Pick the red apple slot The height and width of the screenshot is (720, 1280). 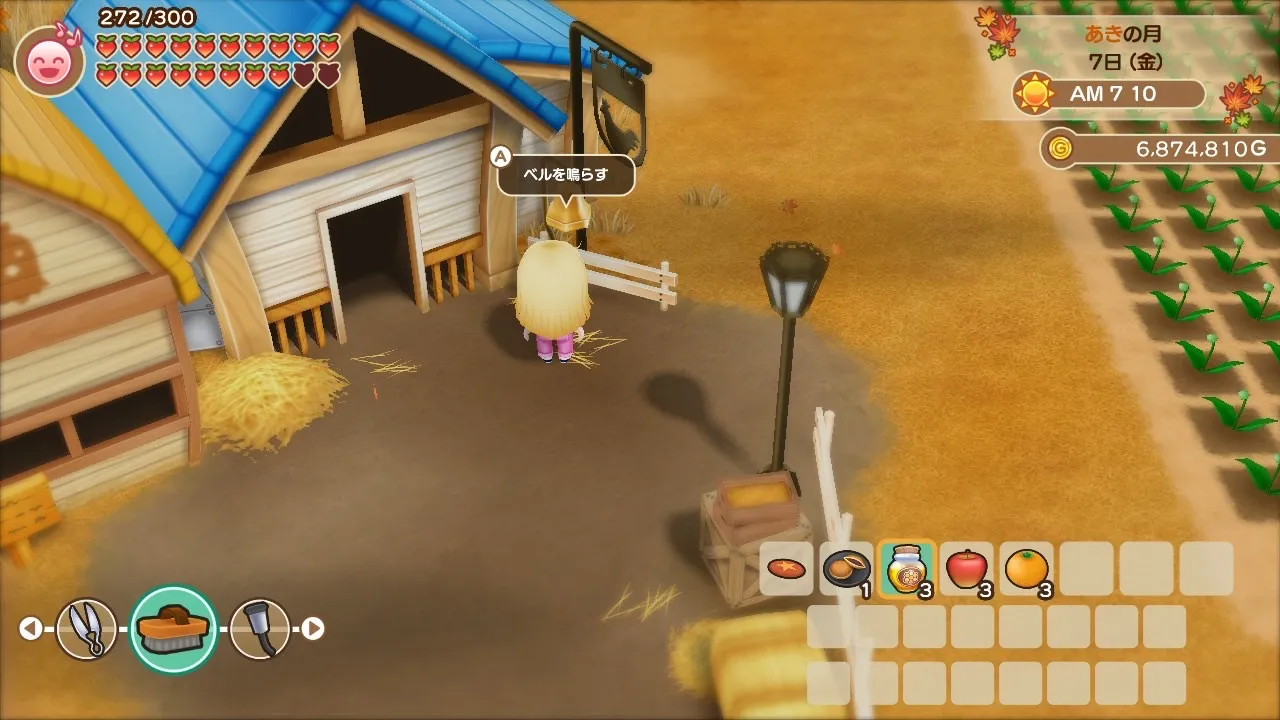pyautogui.click(x=966, y=569)
